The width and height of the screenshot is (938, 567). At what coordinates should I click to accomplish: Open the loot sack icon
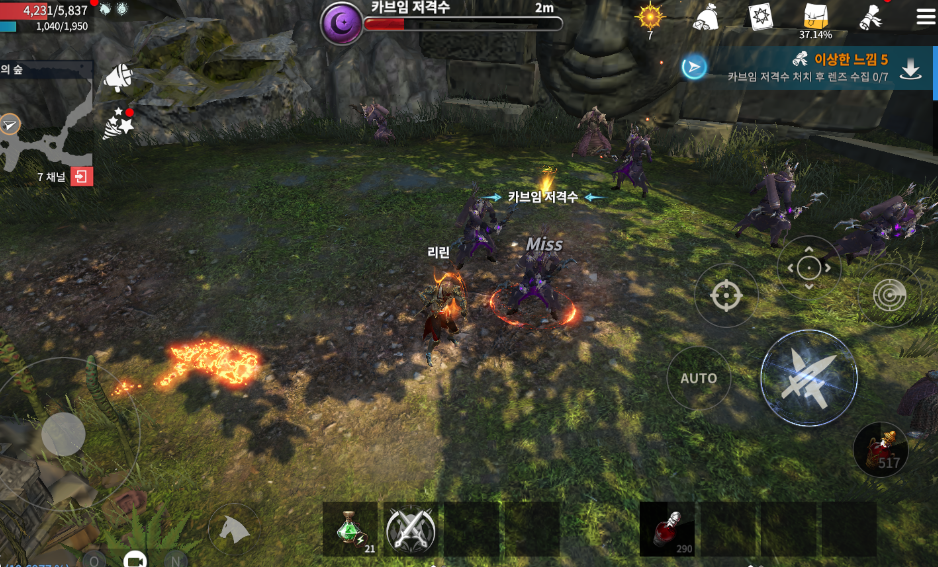(707, 17)
